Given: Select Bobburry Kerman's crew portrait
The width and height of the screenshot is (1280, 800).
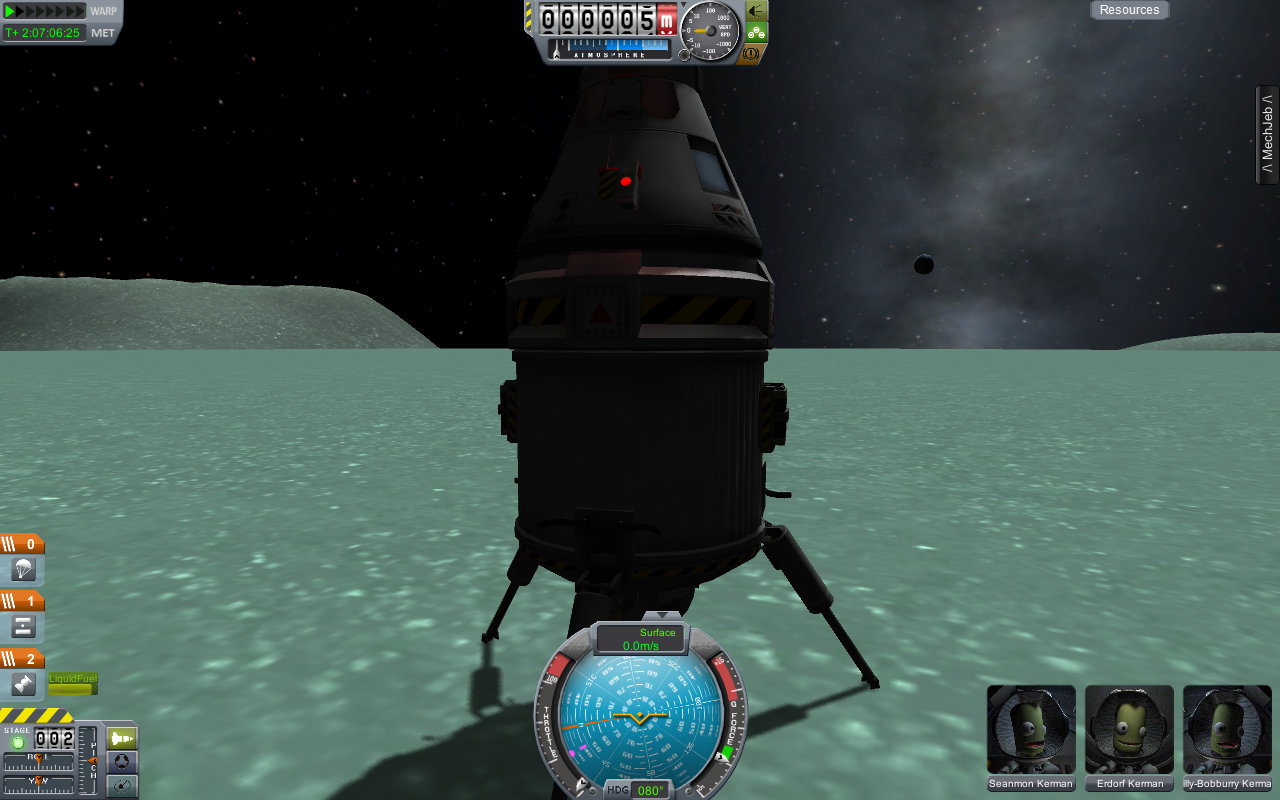Looking at the screenshot, I should point(1227,730).
